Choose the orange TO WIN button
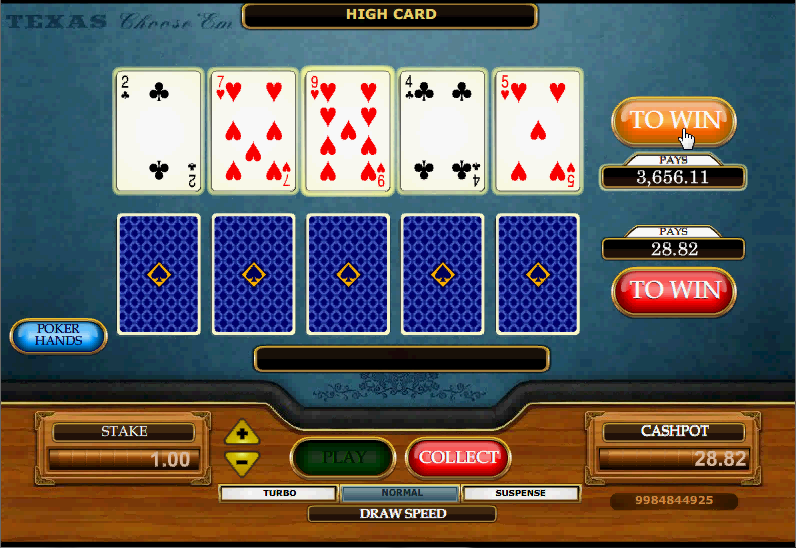Screen dimensions: 796x548 pyautogui.click(x=673, y=121)
